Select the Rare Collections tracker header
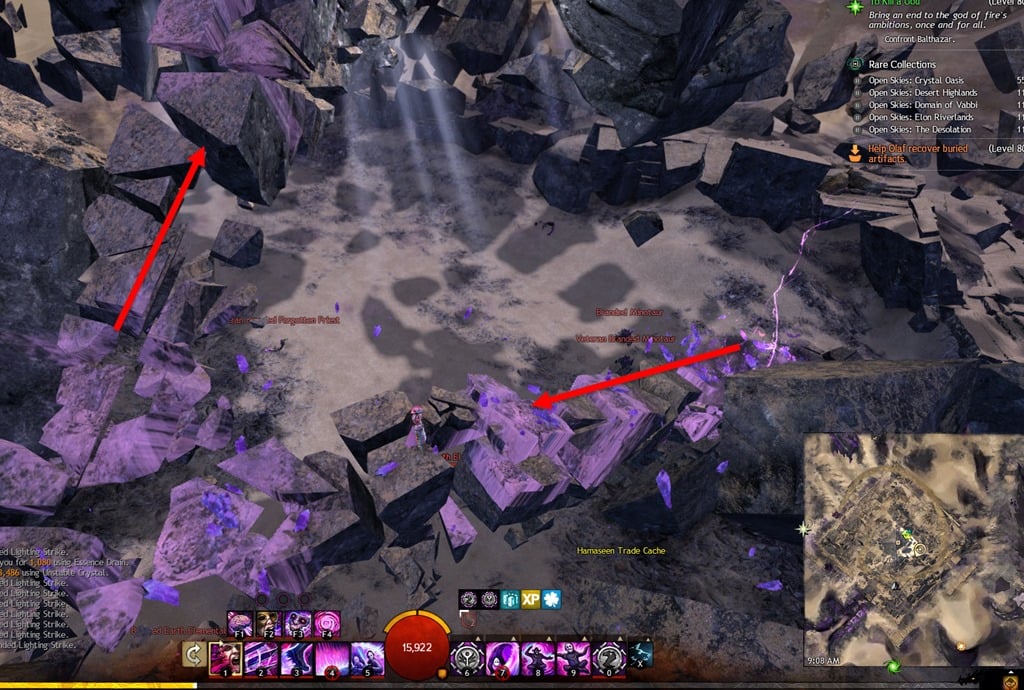Viewport: 1024px width, 690px height. pyautogui.click(x=901, y=64)
